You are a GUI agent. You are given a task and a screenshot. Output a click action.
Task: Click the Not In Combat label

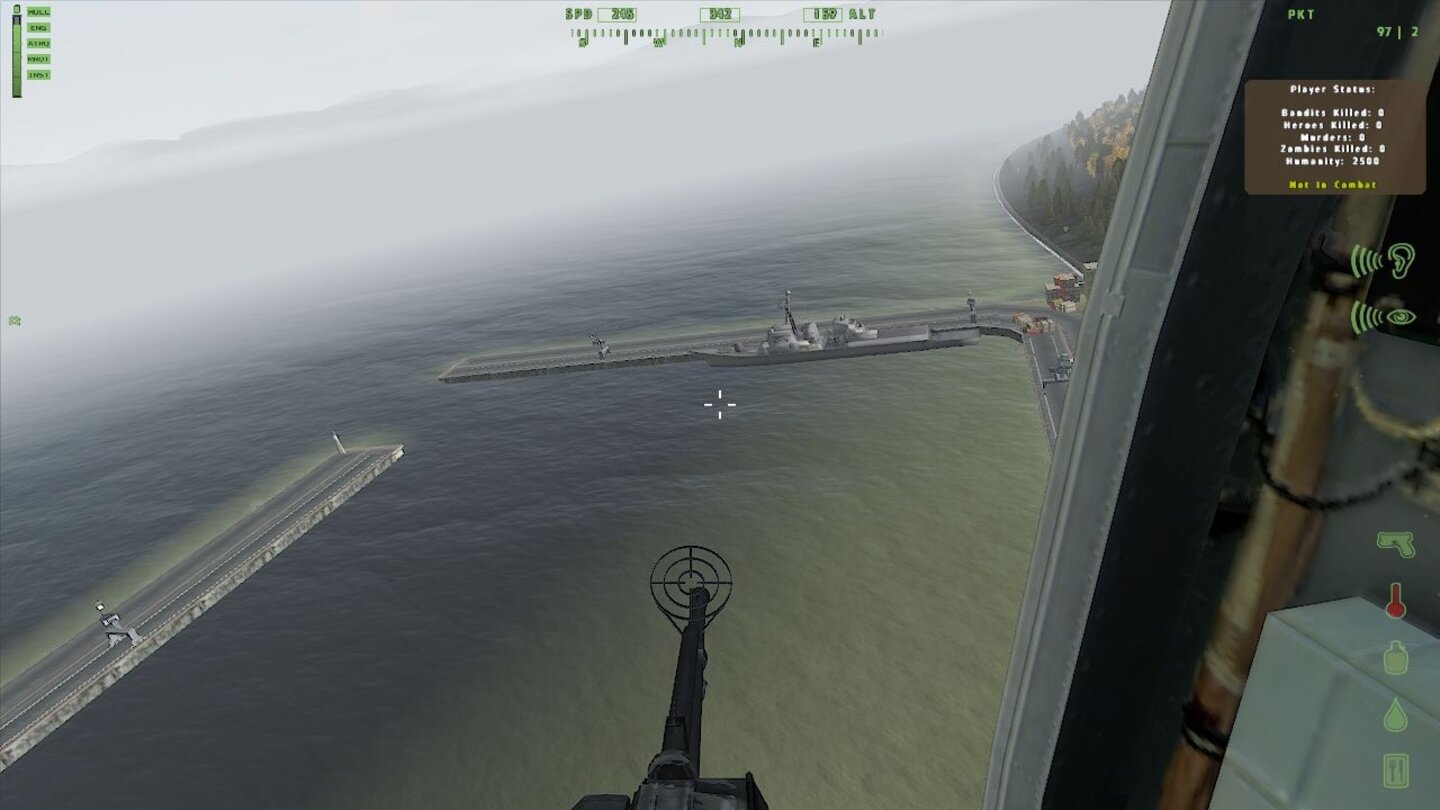point(1331,185)
